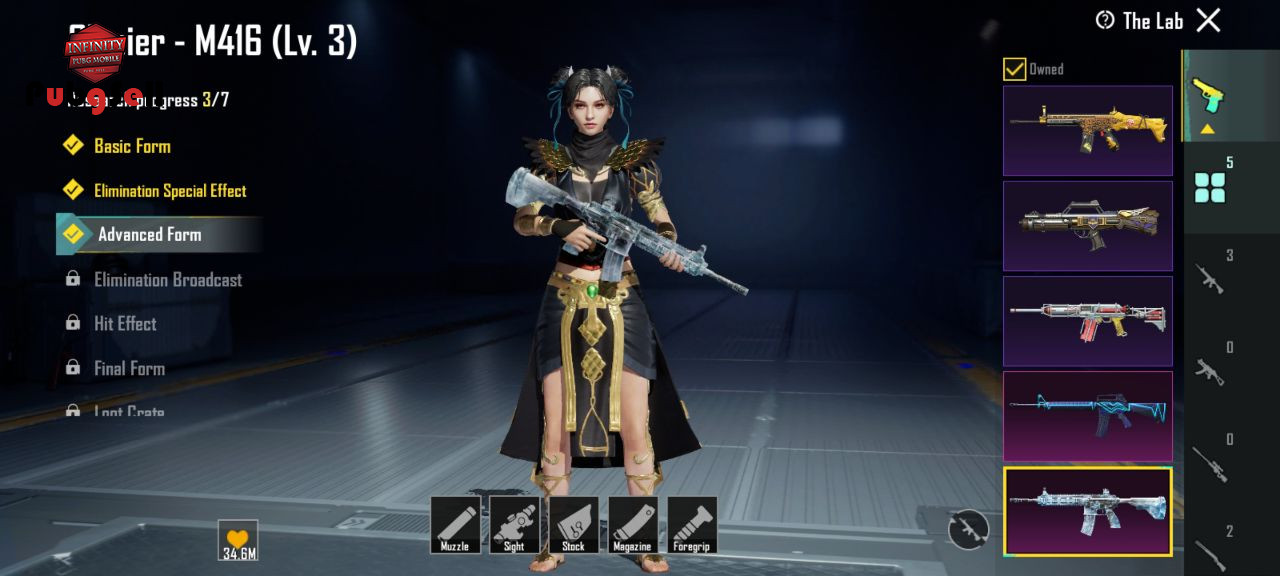Choose the Magazine attachment slot
Viewport: 1280px width, 576px height.
pyautogui.click(x=632, y=525)
